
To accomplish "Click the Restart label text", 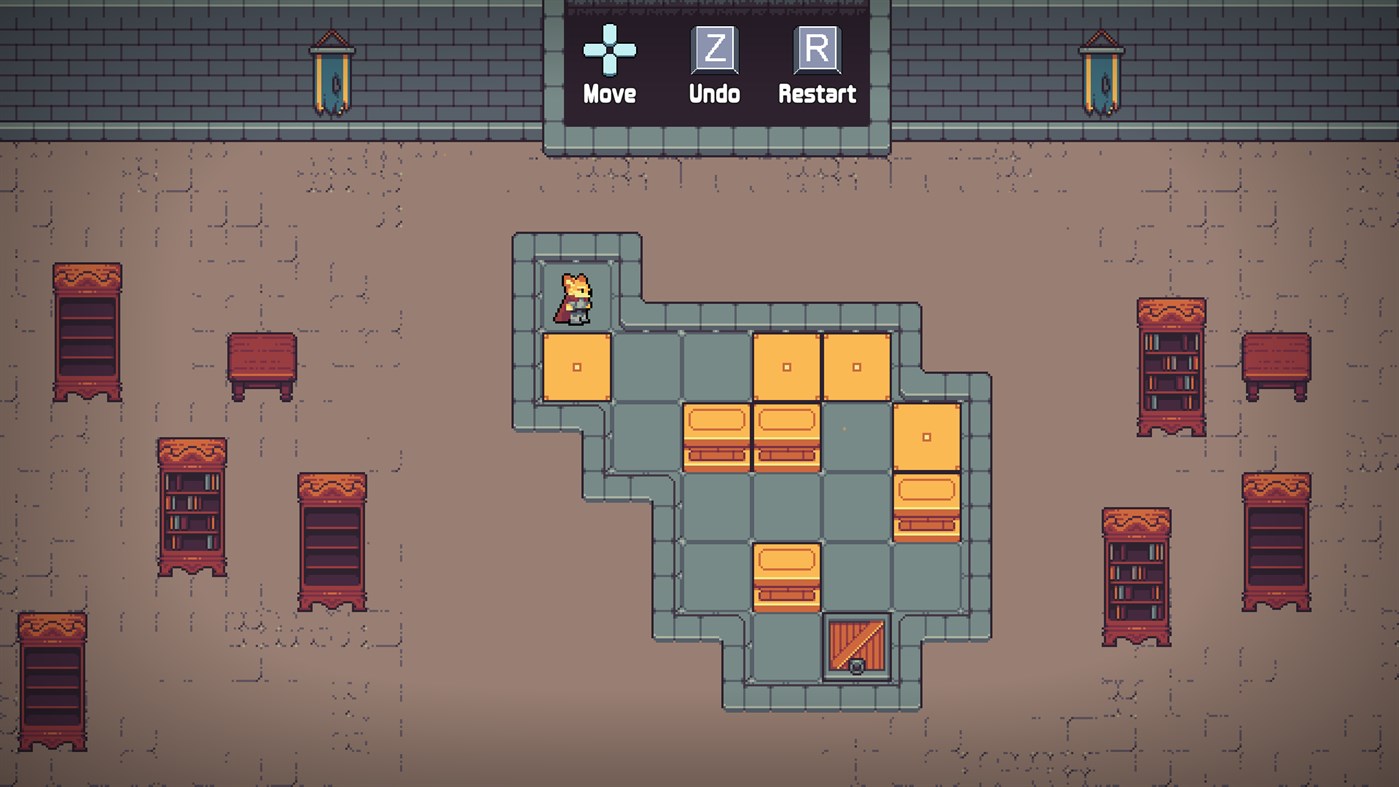I will (817, 95).
